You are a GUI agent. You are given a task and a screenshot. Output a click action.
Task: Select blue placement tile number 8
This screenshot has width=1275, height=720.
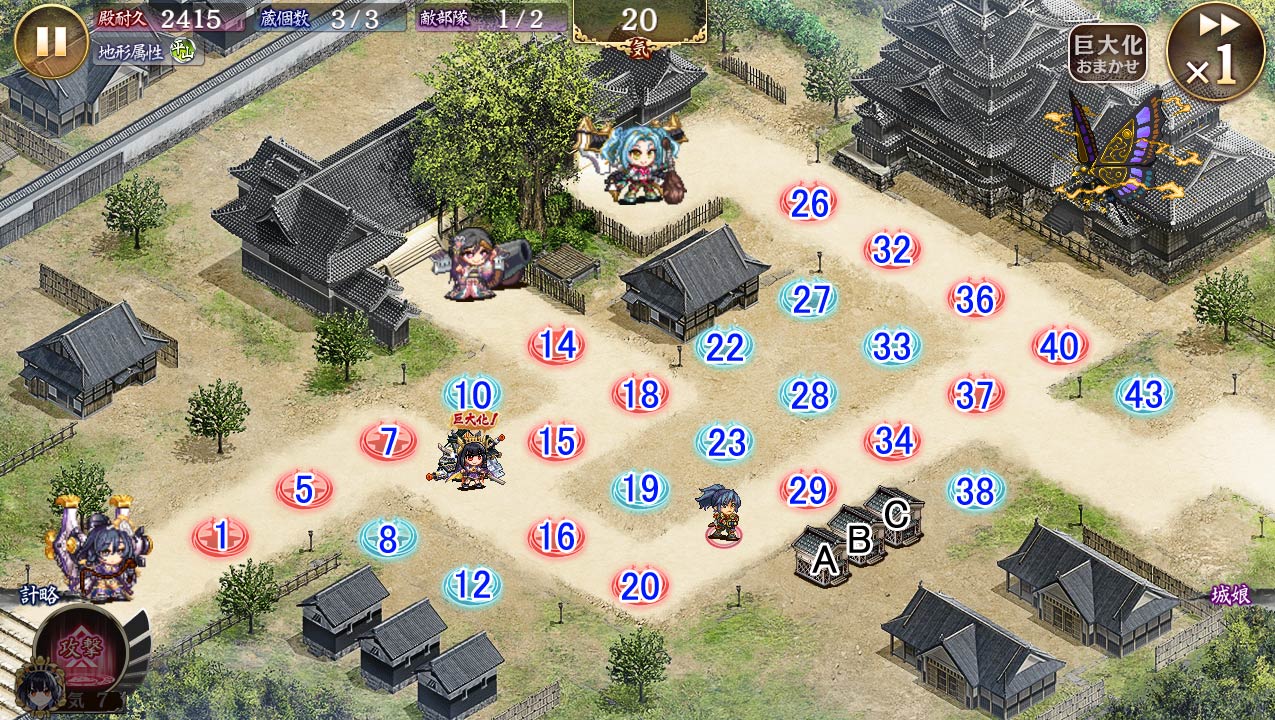click(388, 539)
